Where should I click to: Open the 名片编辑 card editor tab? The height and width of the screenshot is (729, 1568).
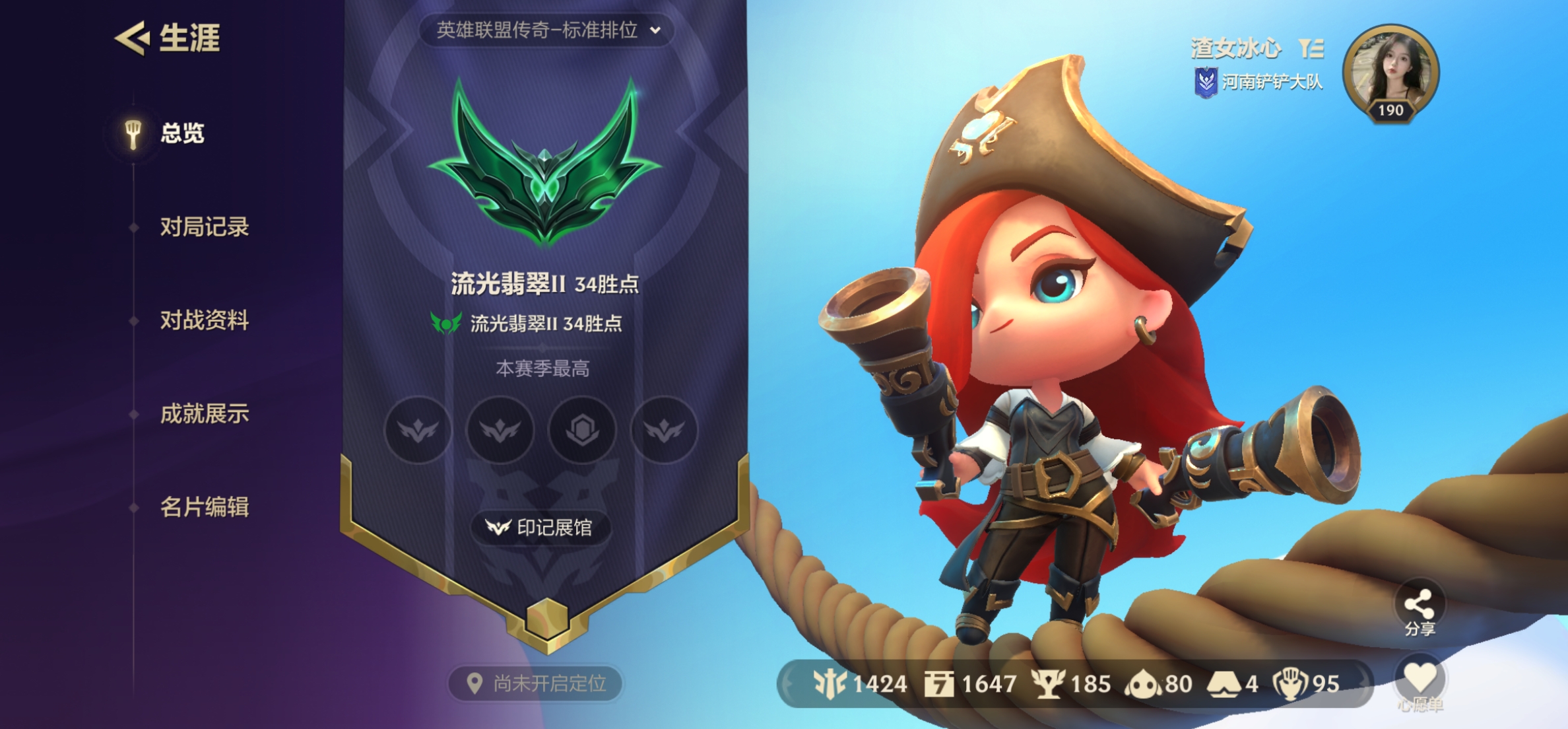pos(204,507)
